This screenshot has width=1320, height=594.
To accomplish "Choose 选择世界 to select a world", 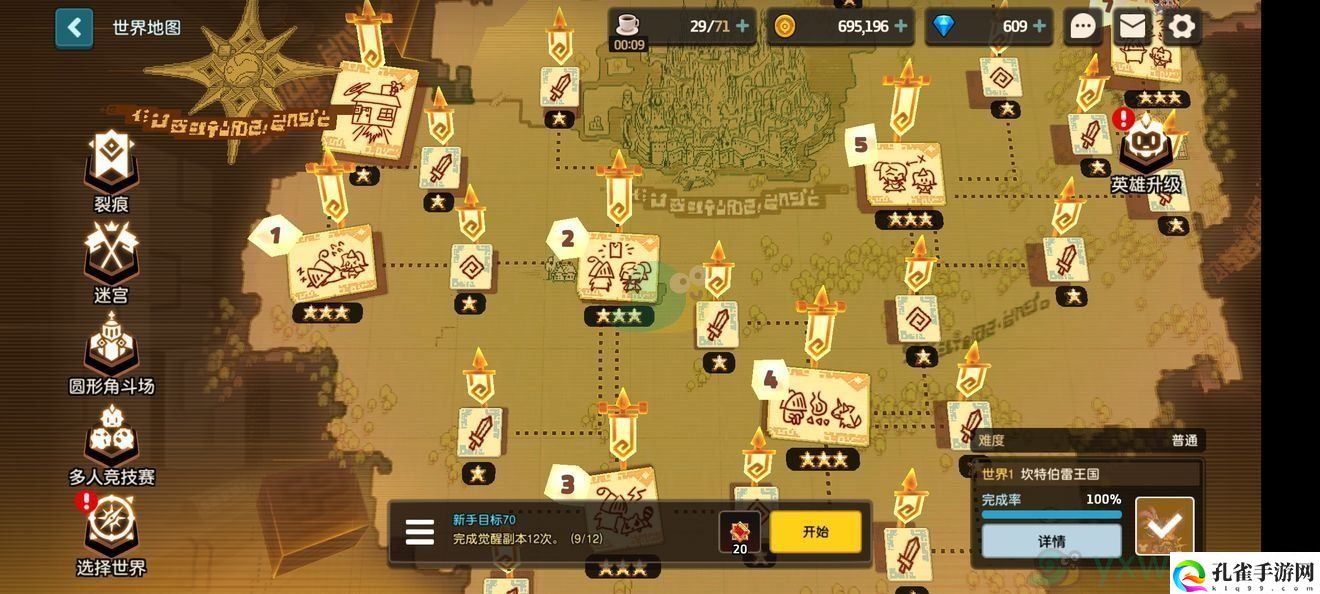I will 111,534.
